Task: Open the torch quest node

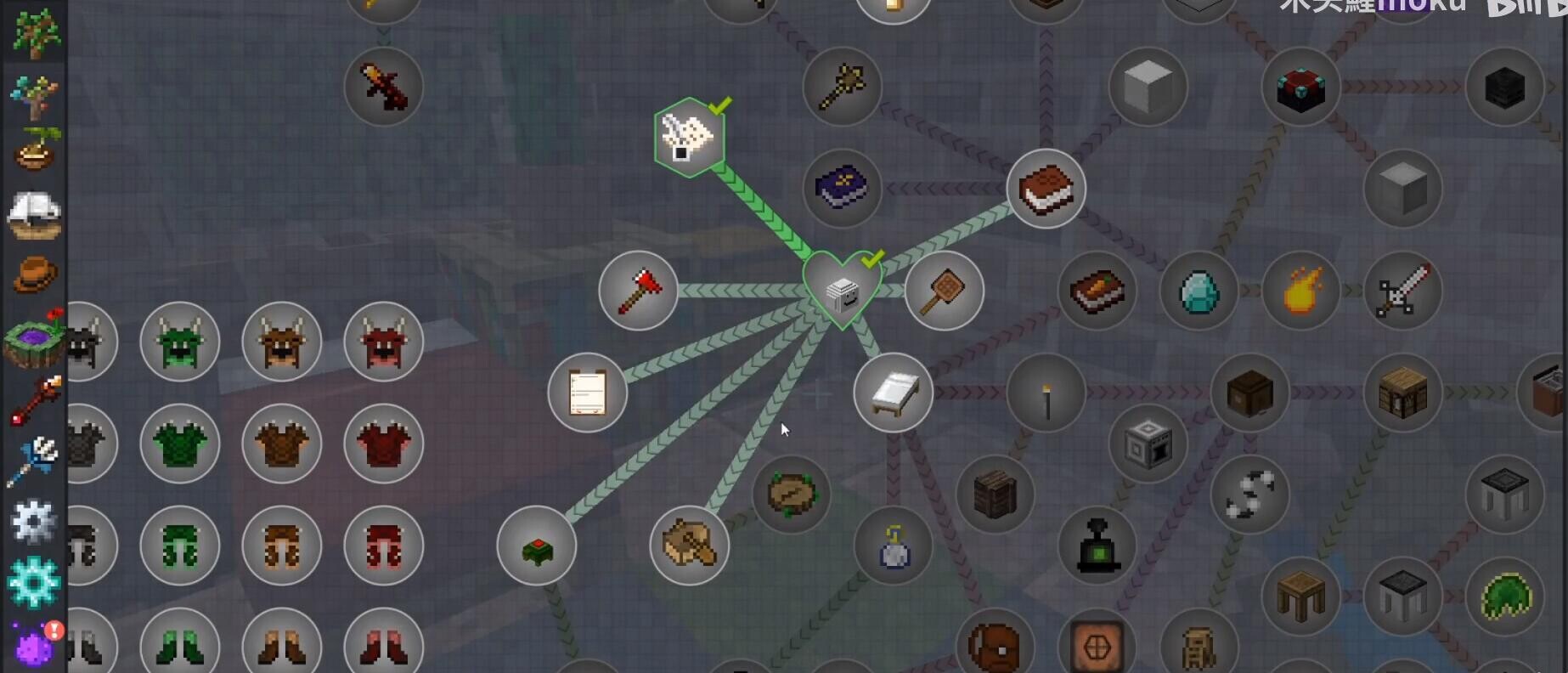Action: tap(1046, 393)
